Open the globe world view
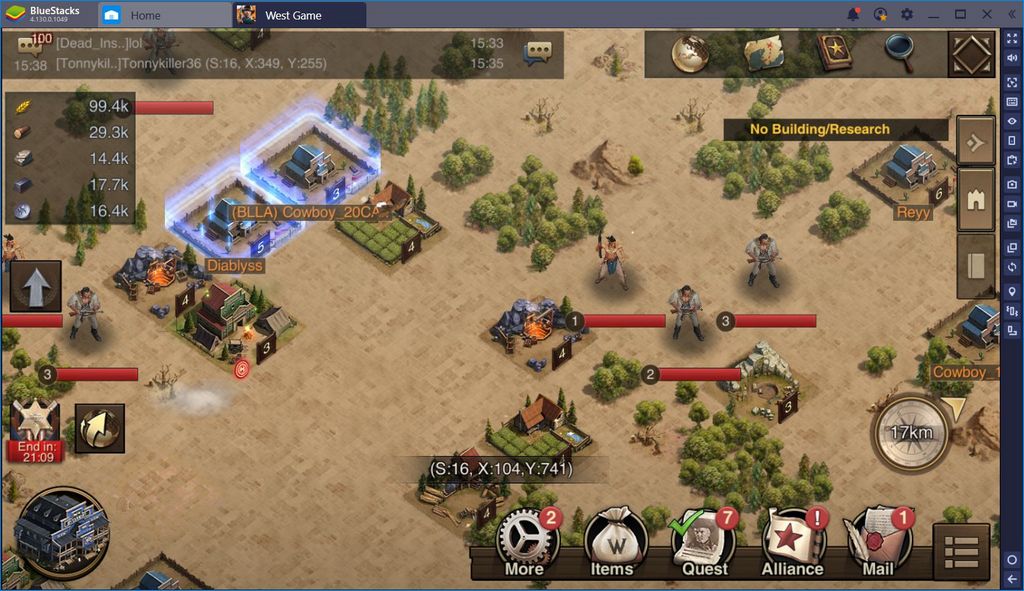 pos(690,53)
